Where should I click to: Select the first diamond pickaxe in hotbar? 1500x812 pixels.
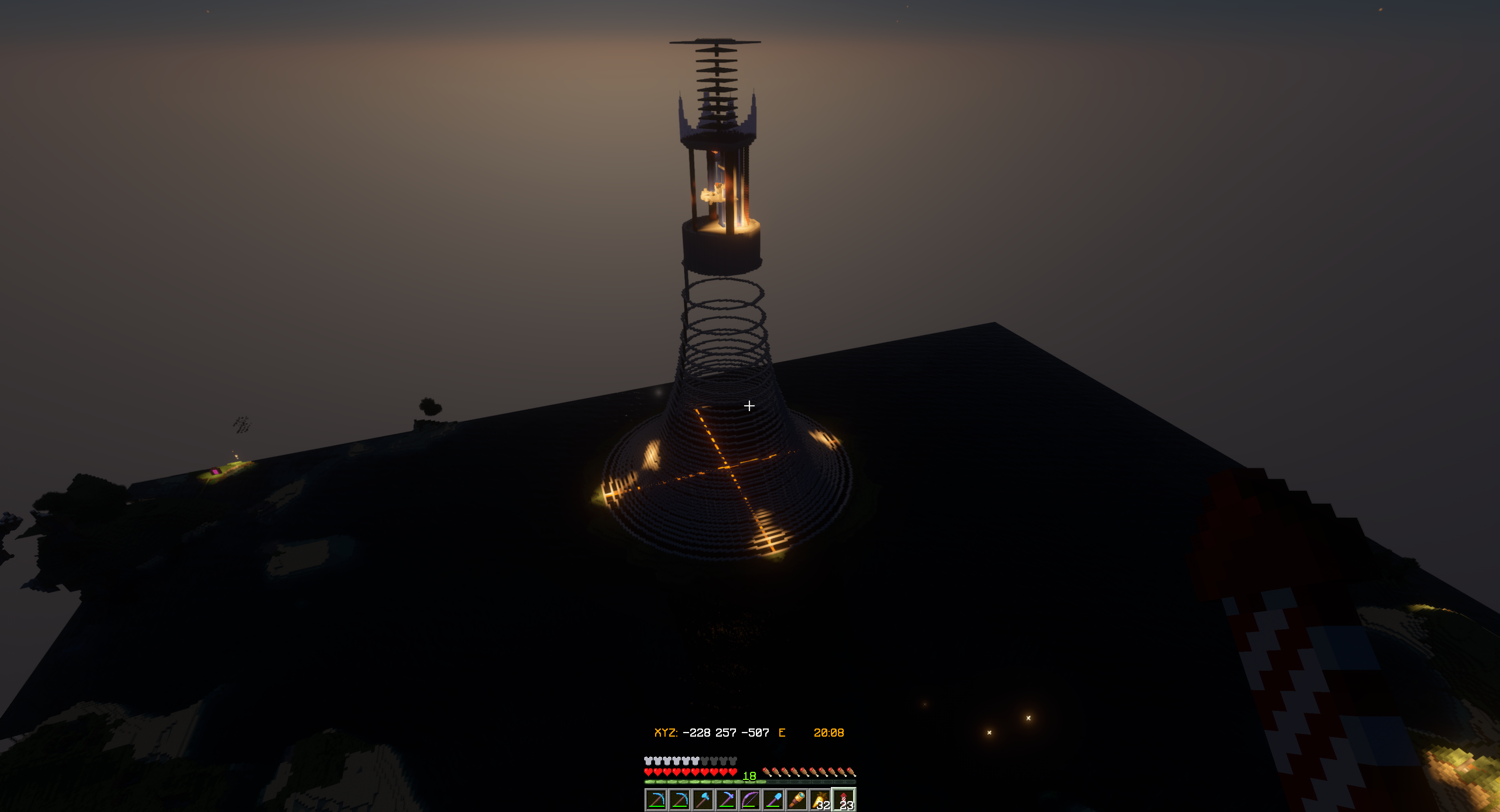657,801
